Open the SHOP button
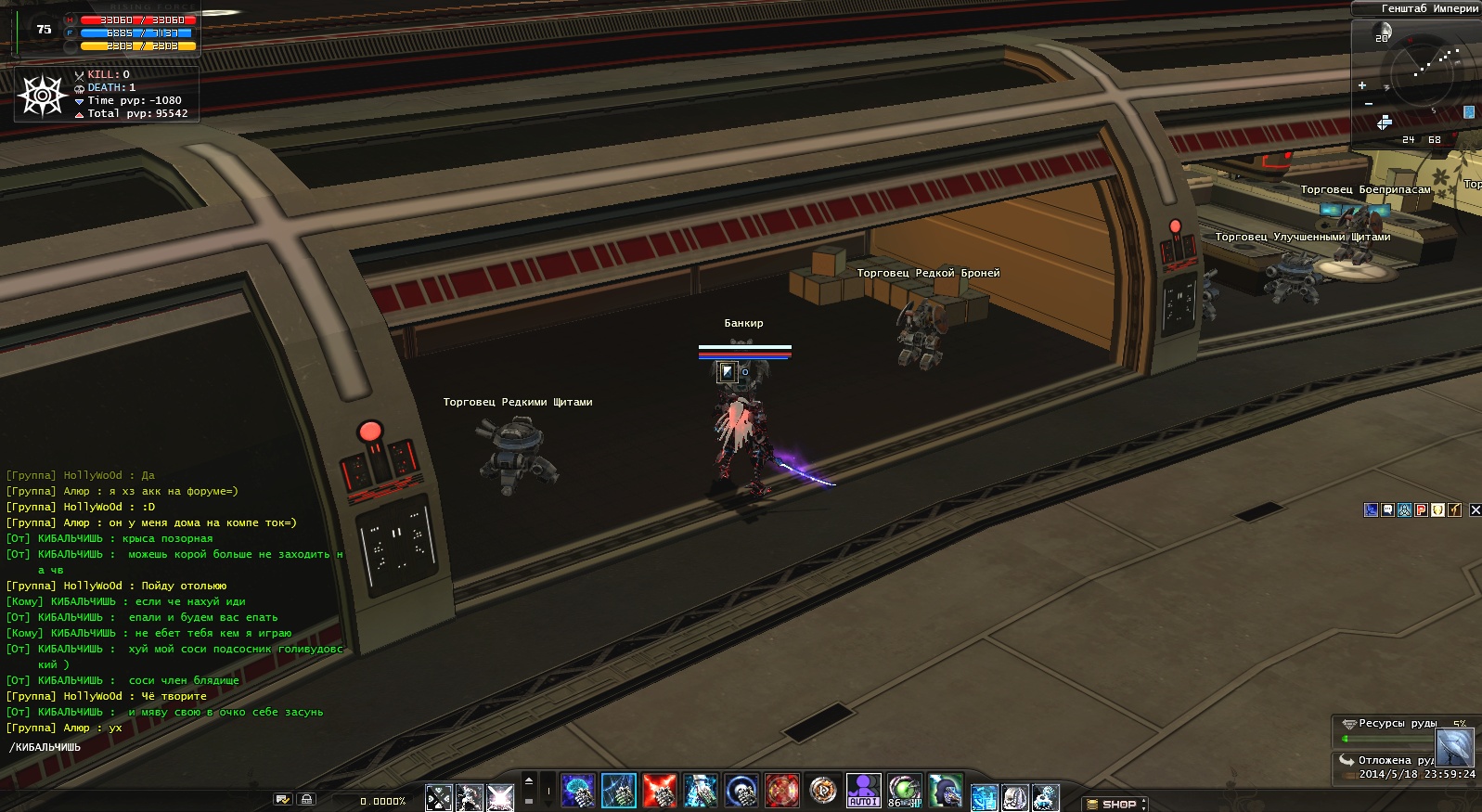This screenshot has height=812, width=1482. coord(1117,804)
